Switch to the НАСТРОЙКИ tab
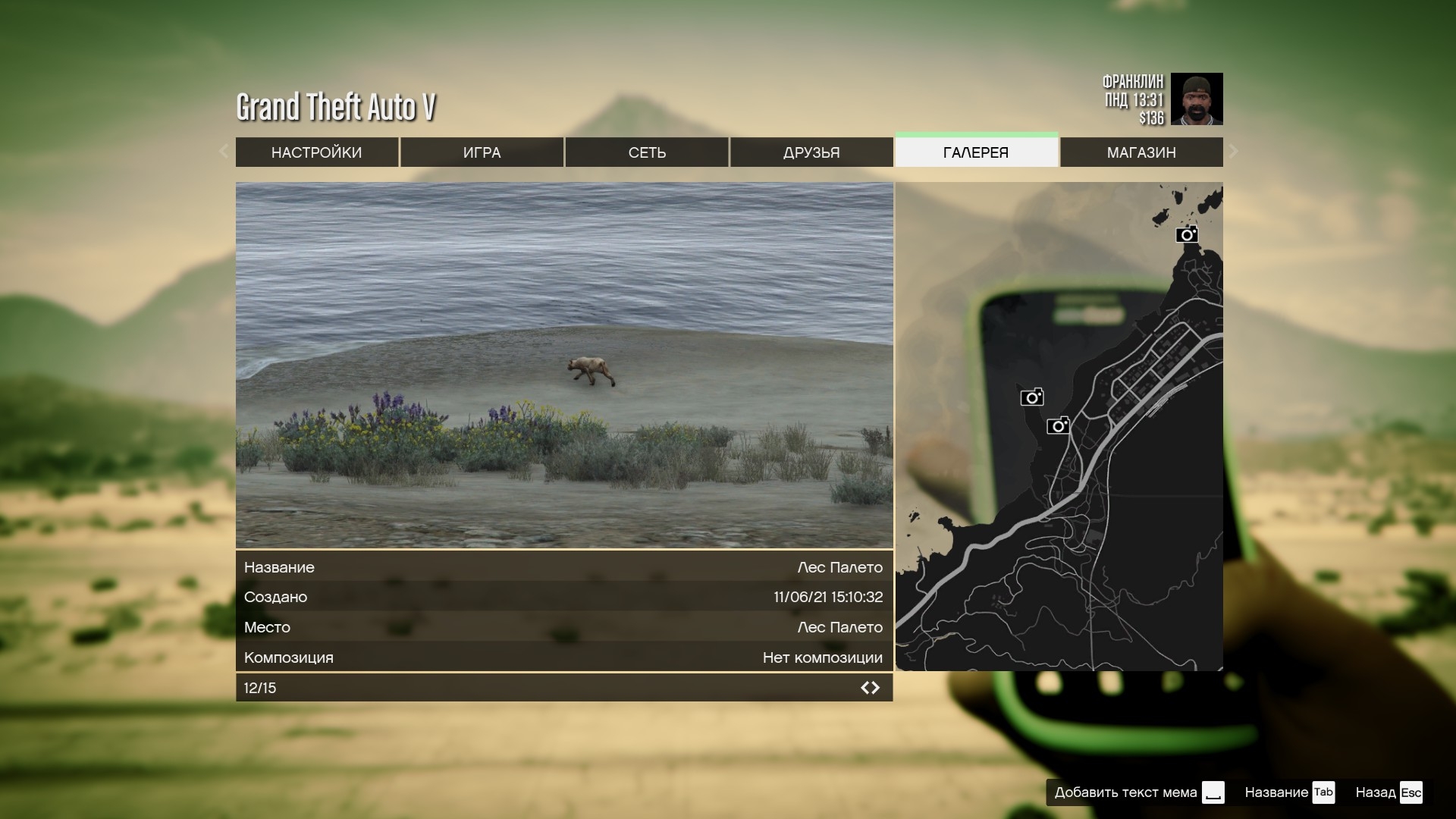This screenshot has width=1456, height=819. click(316, 152)
